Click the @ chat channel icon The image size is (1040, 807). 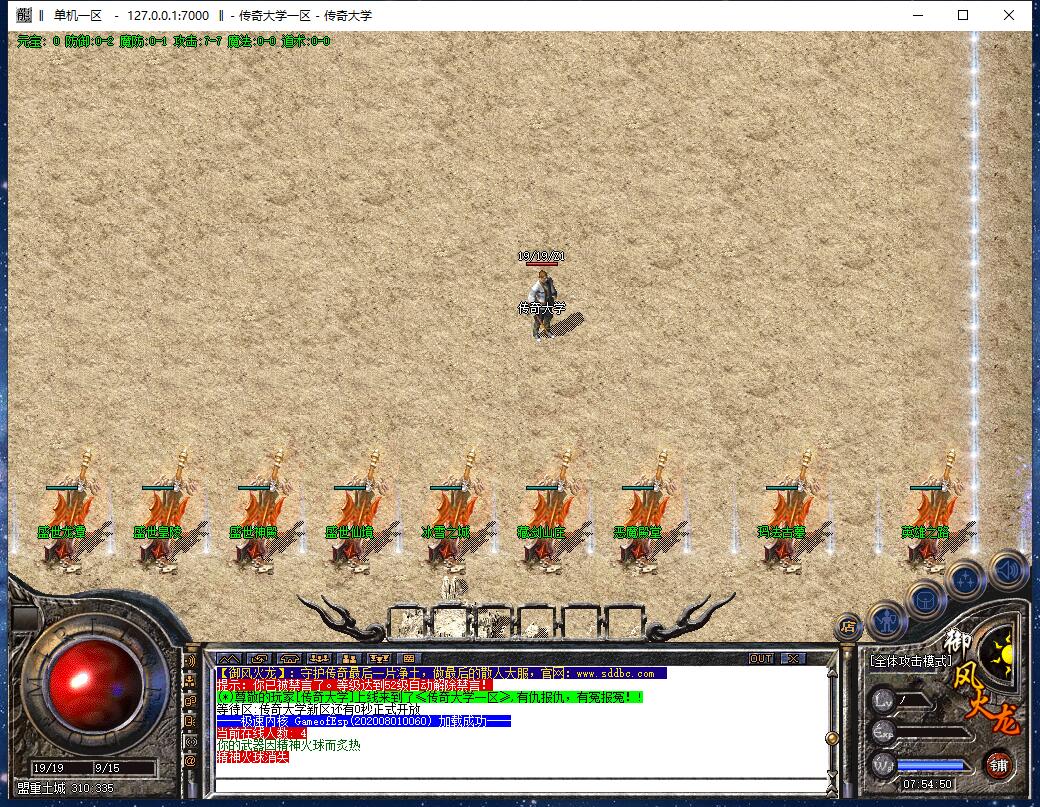tap(191, 761)
